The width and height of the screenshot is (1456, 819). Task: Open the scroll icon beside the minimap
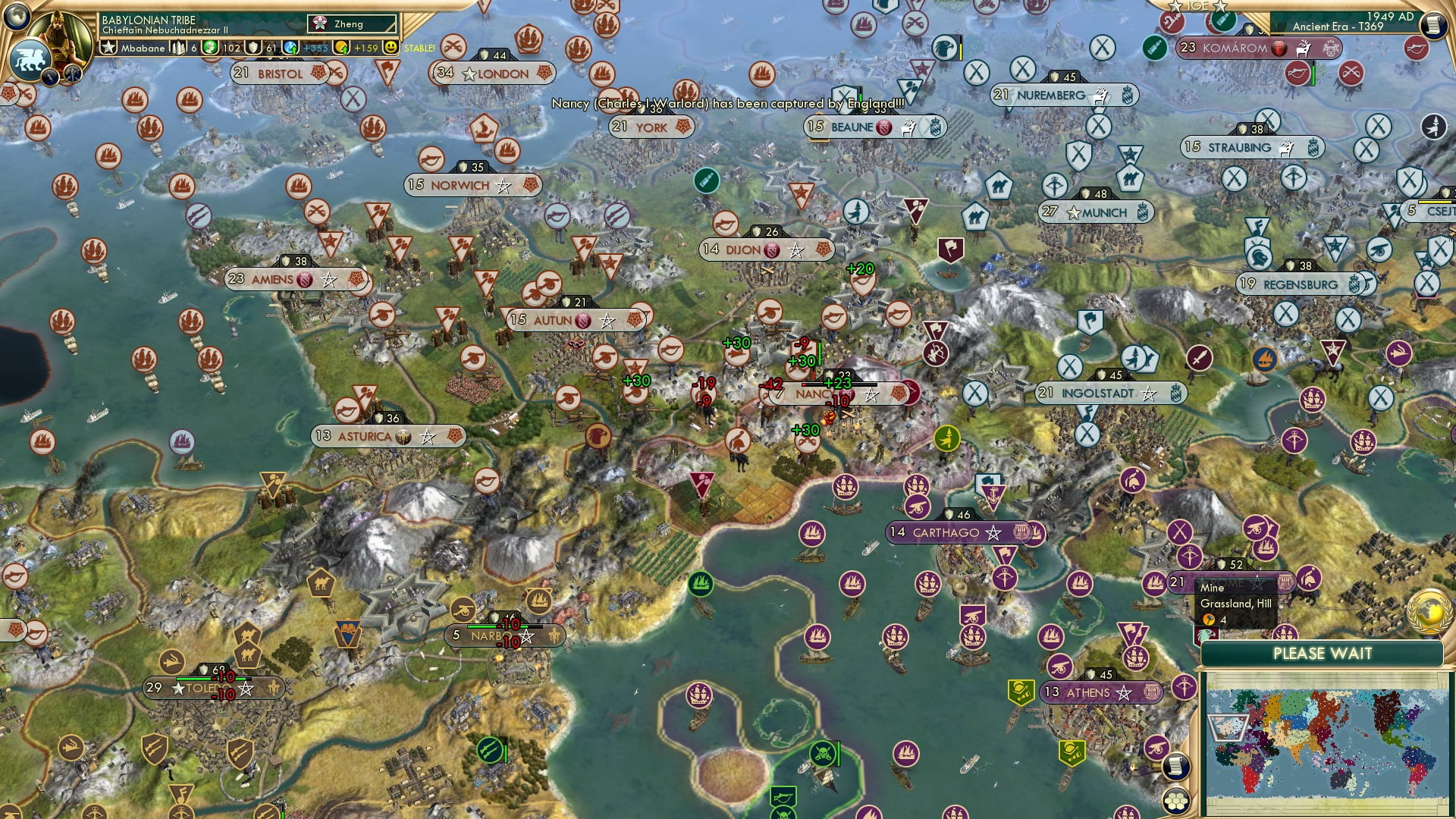[1175, 766]
